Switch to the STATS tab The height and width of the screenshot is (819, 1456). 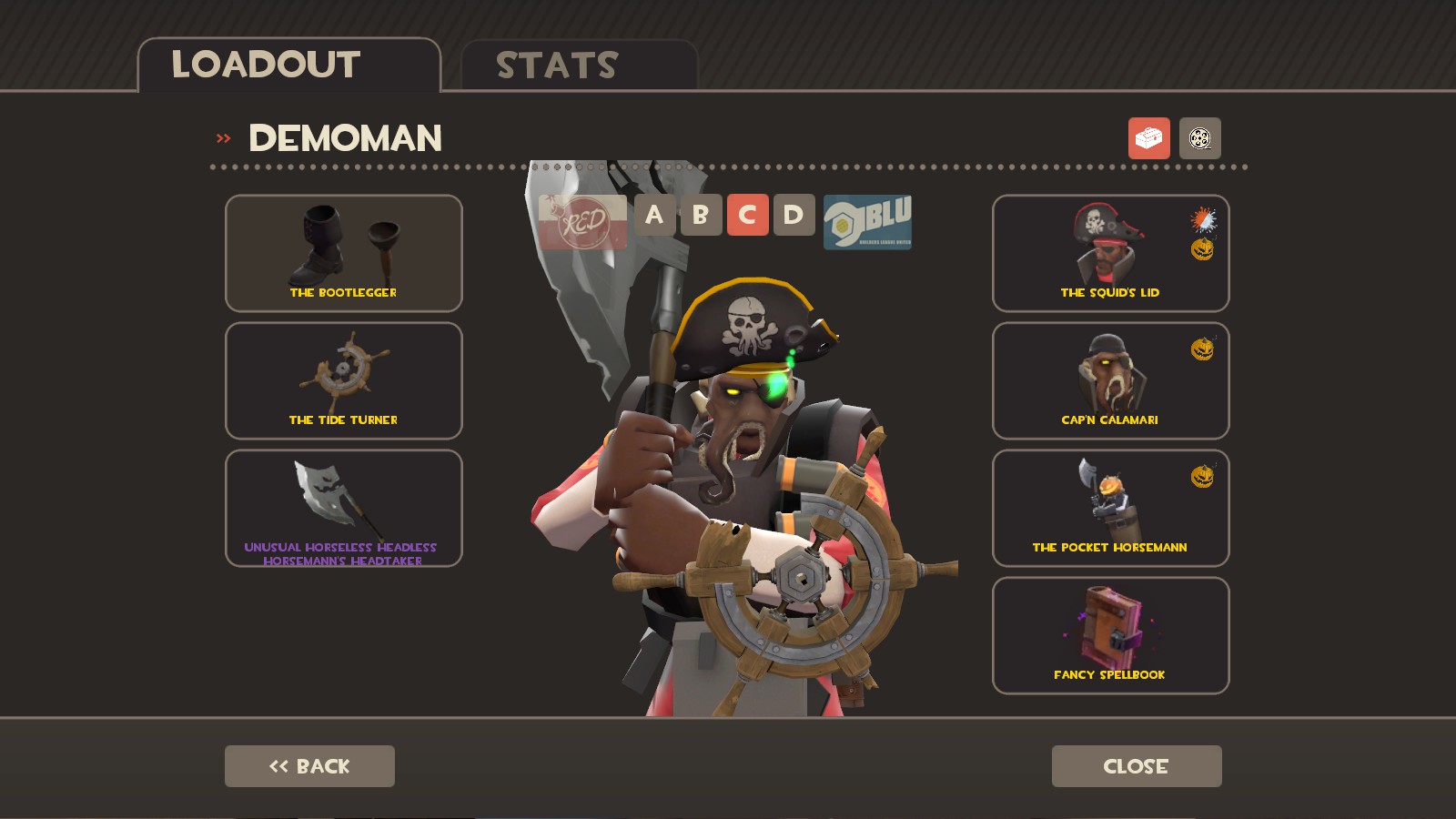pos(555,64)
